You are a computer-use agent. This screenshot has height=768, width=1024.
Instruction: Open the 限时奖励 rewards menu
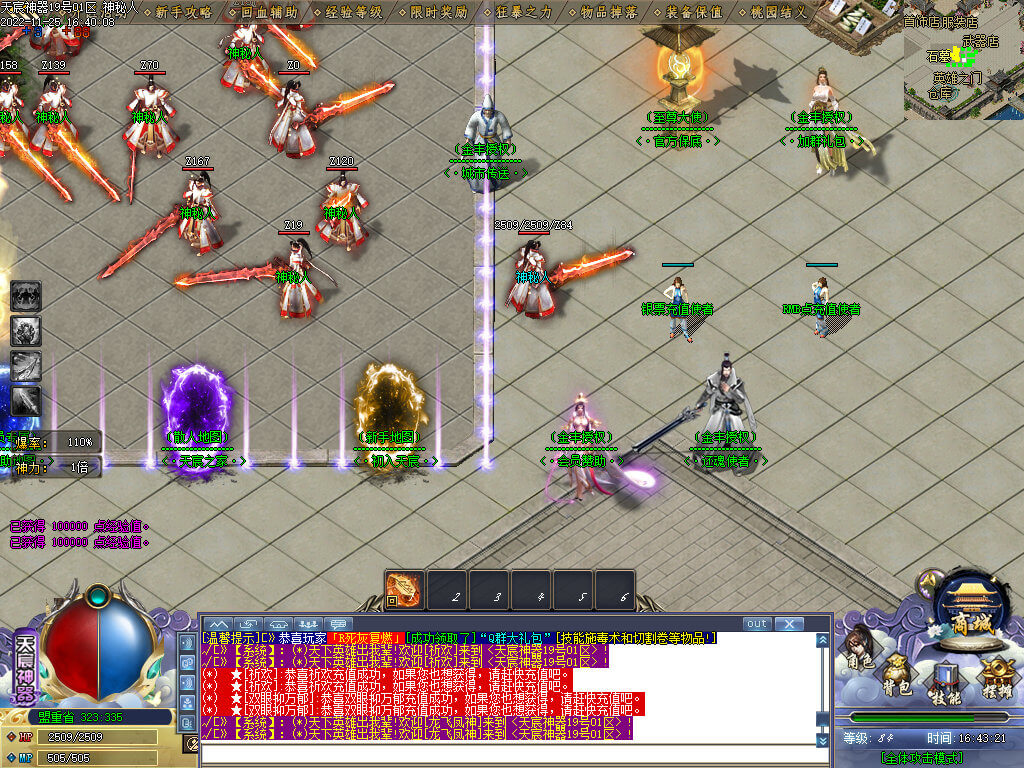tap(439, 12)
